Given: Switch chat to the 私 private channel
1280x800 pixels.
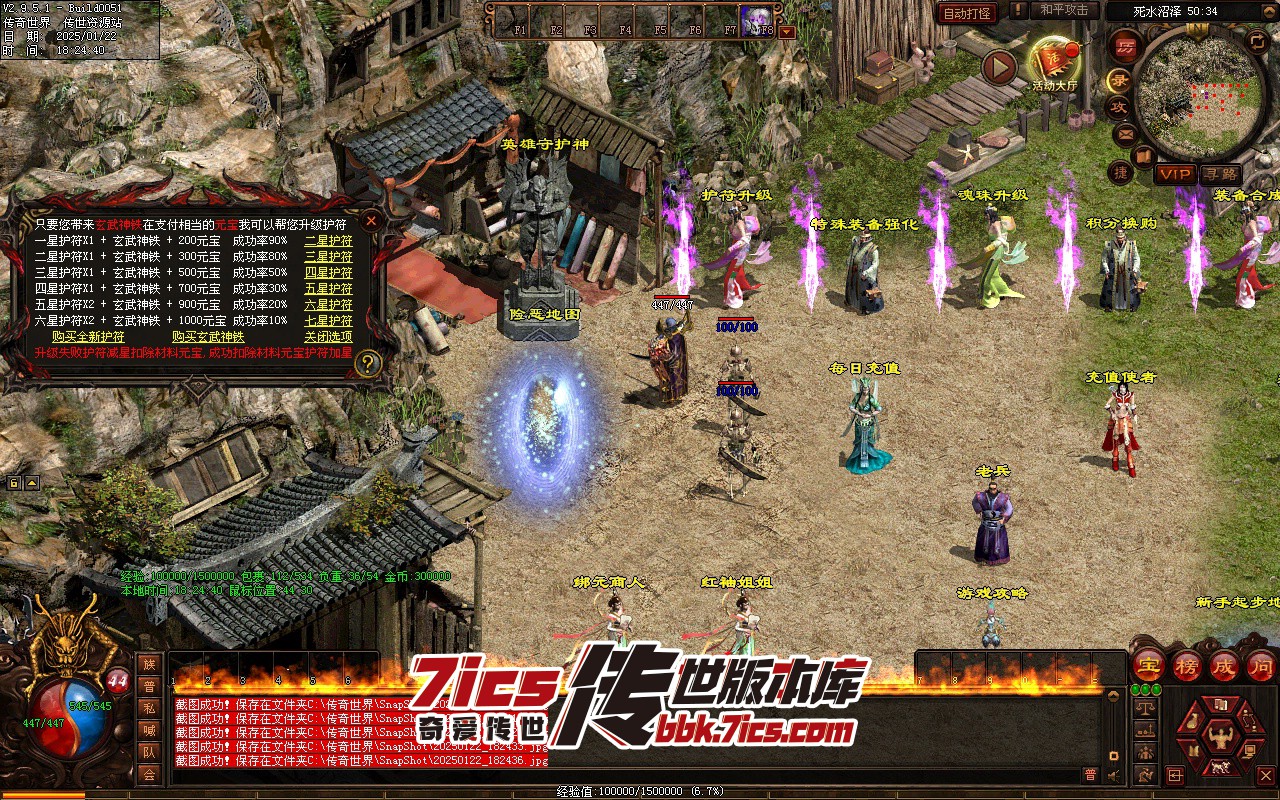Looking at the screenshot, I should (x=149, y=708).
